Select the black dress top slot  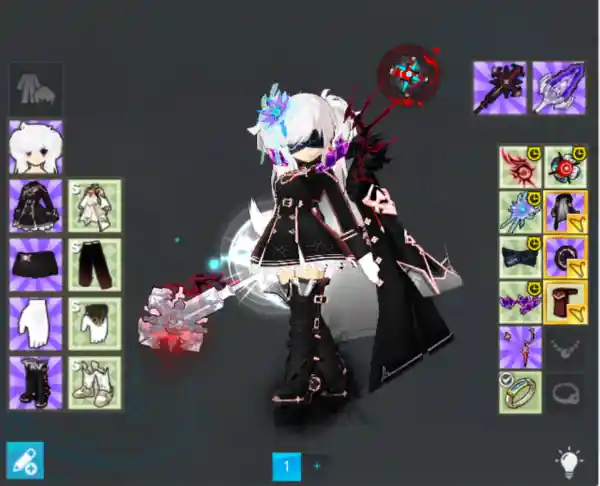36,206
